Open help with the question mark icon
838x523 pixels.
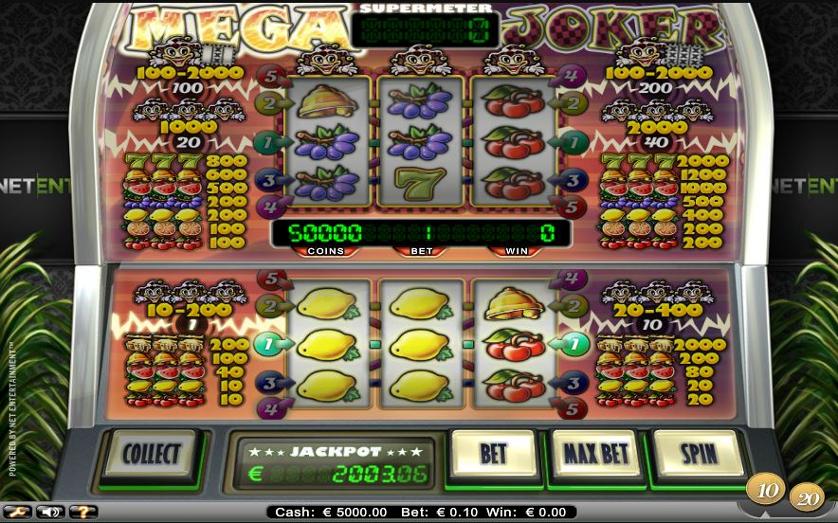tap(82, 512)
